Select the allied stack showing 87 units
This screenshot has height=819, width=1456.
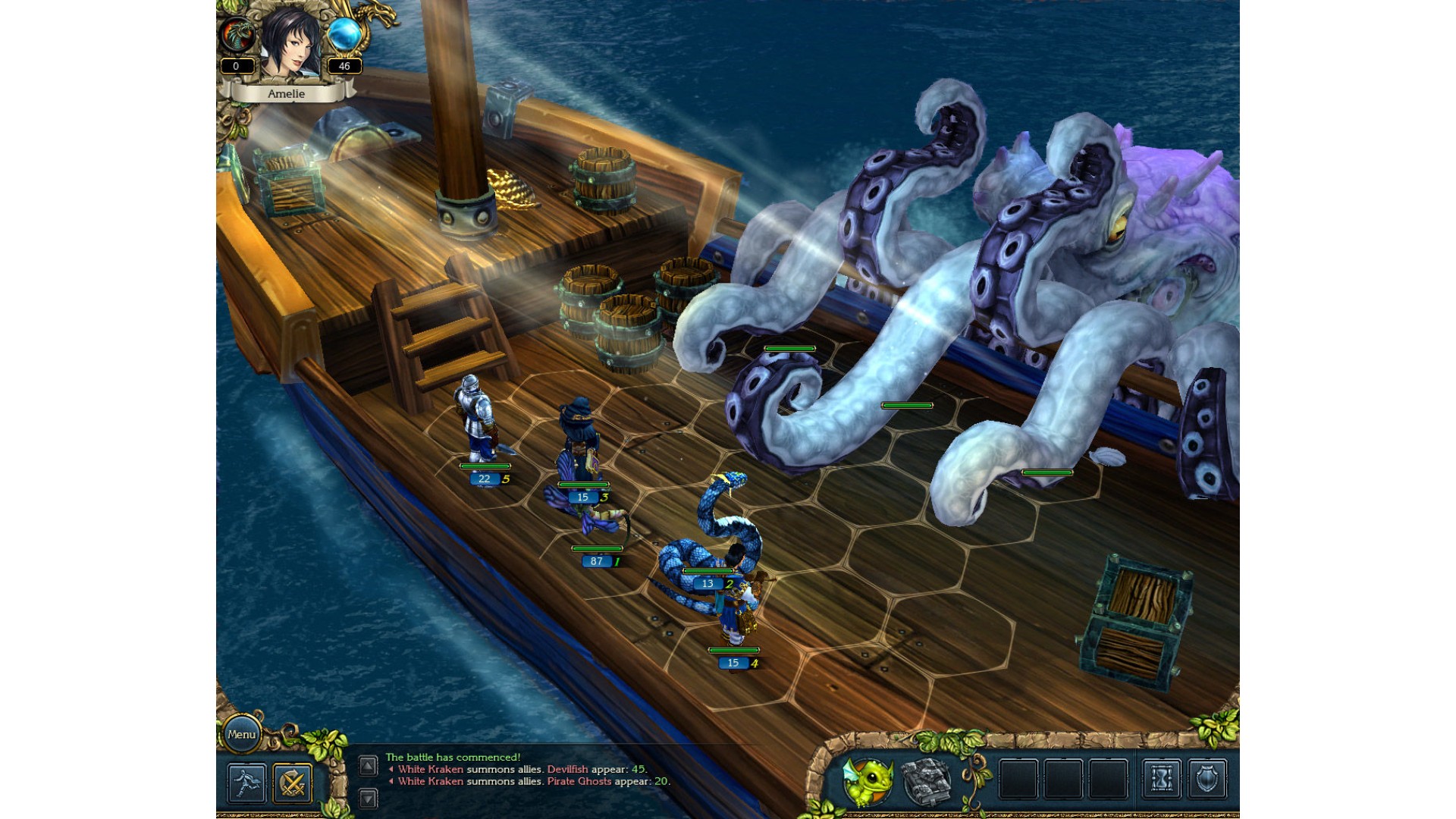click(598, 525)
